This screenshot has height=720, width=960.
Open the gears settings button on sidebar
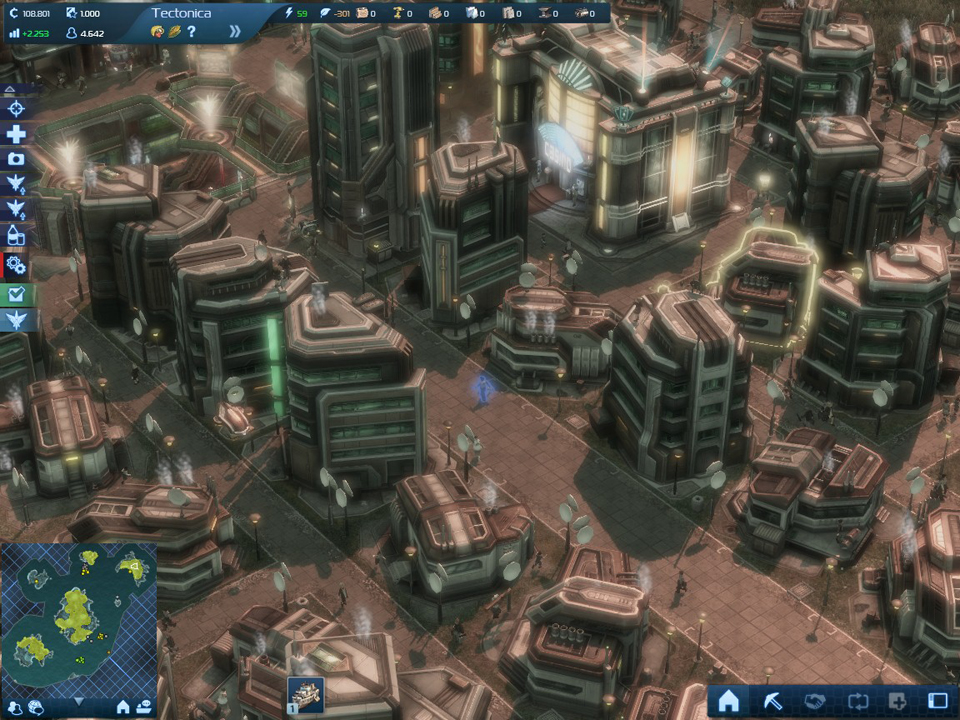tap(17, 265)
